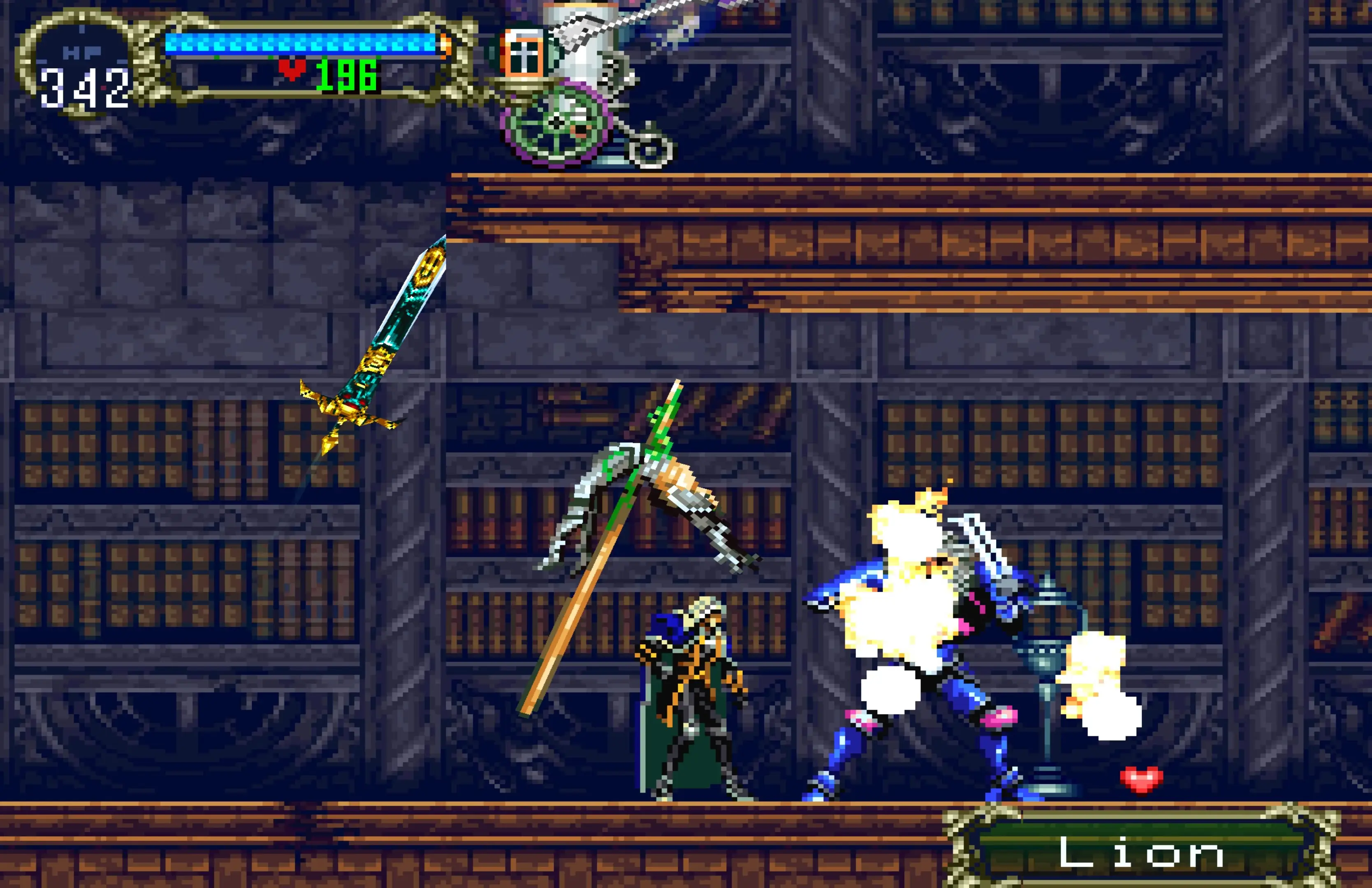This screenshot has width=1372, height=888.
Task: Toggle the HP orb emblem in top-left corner
Action: 81,63
